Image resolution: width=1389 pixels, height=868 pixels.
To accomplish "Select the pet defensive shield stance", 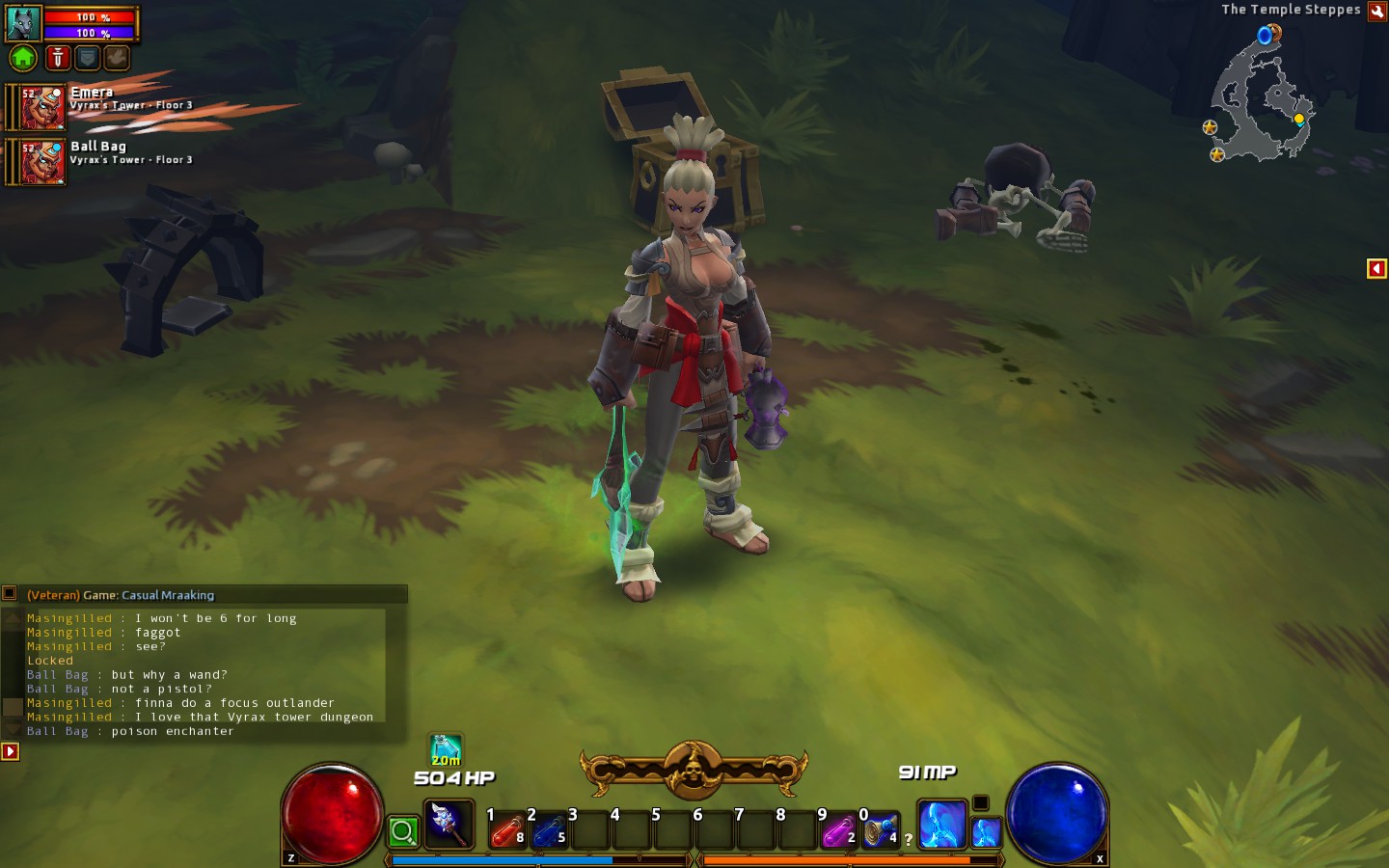I will pyautogui.click(x=88, y=59).
